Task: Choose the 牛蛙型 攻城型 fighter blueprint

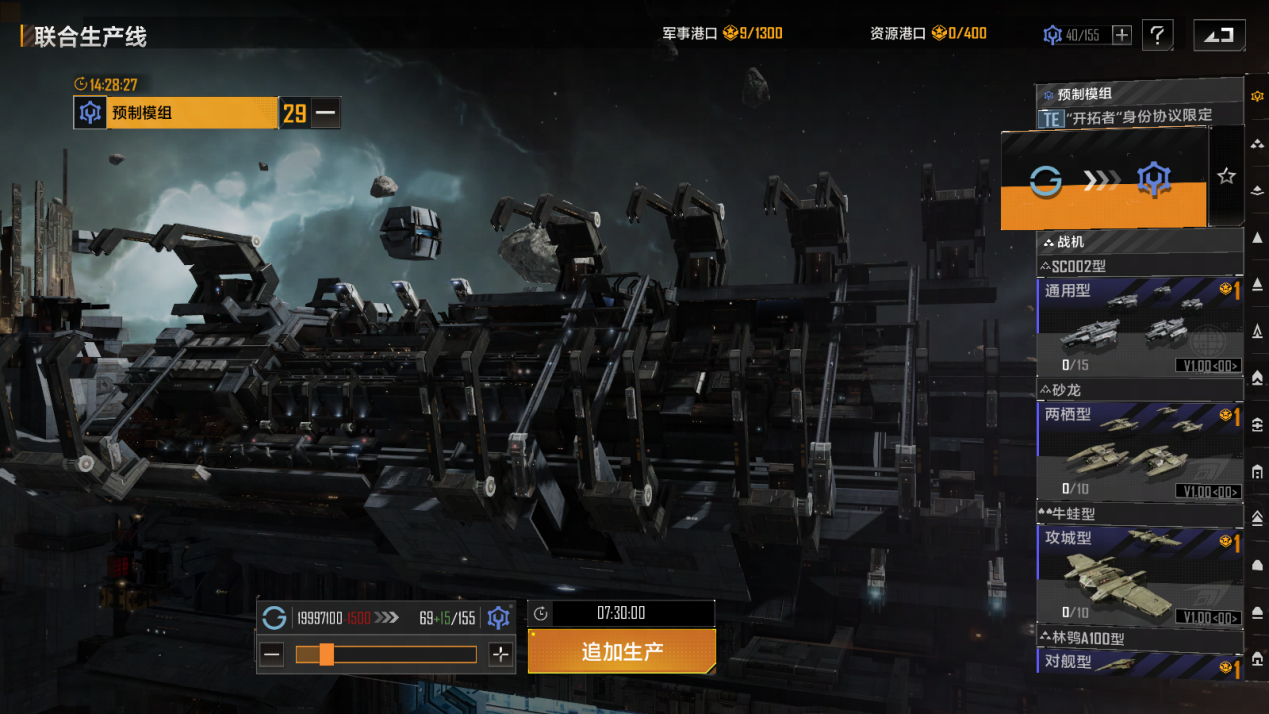Action: pos(1140,575)
